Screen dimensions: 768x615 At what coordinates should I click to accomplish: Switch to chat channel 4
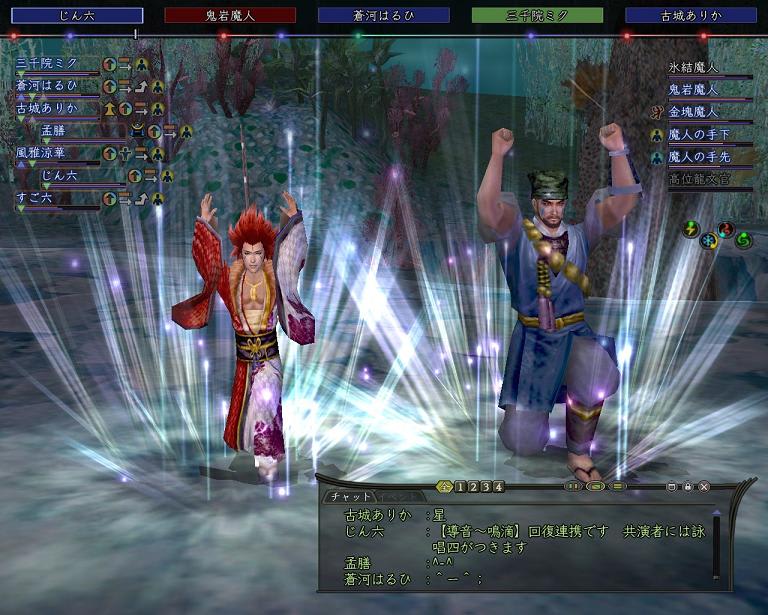click(499, 487)
